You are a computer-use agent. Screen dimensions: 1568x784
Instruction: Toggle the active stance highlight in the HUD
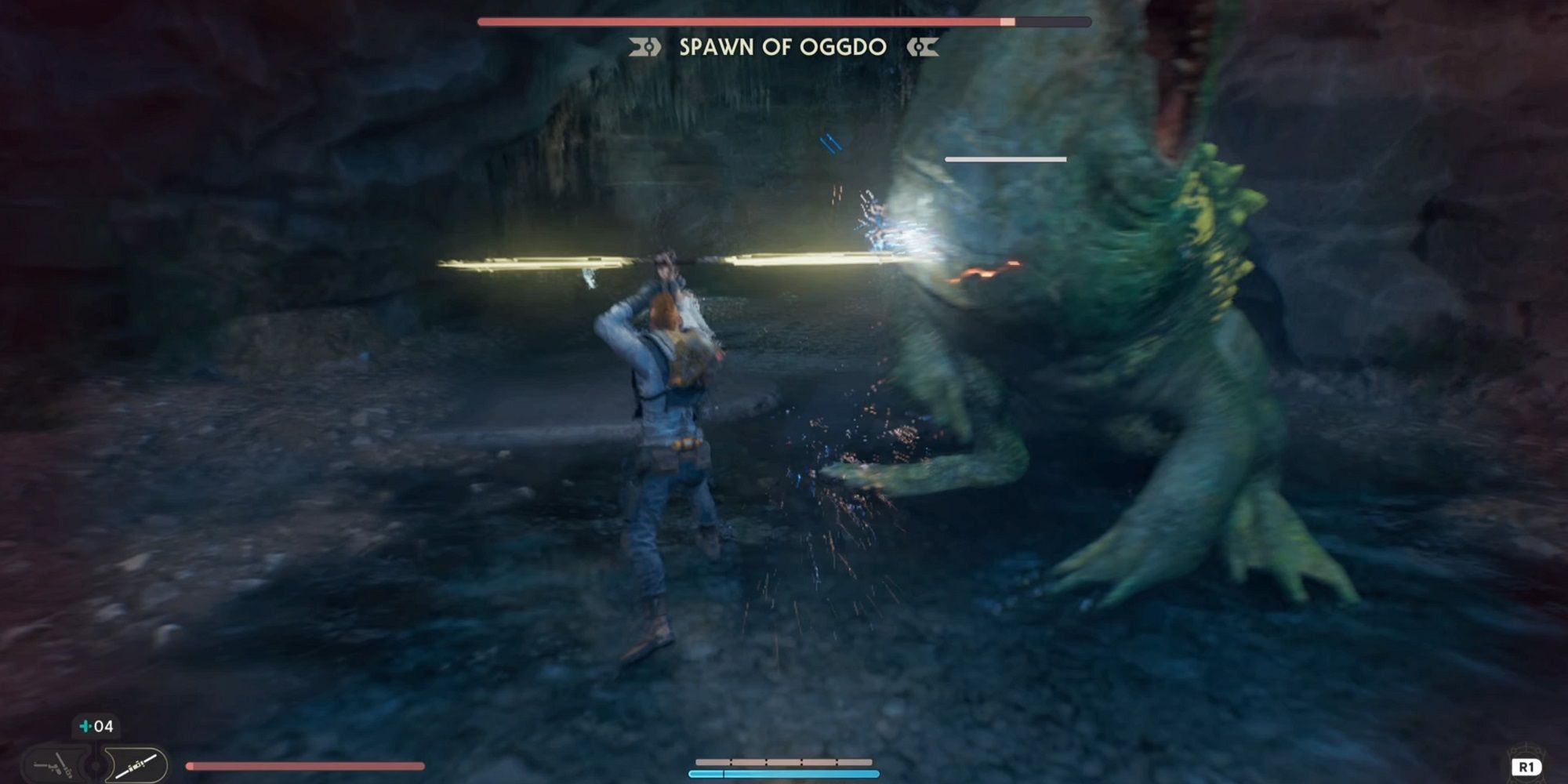135,765
